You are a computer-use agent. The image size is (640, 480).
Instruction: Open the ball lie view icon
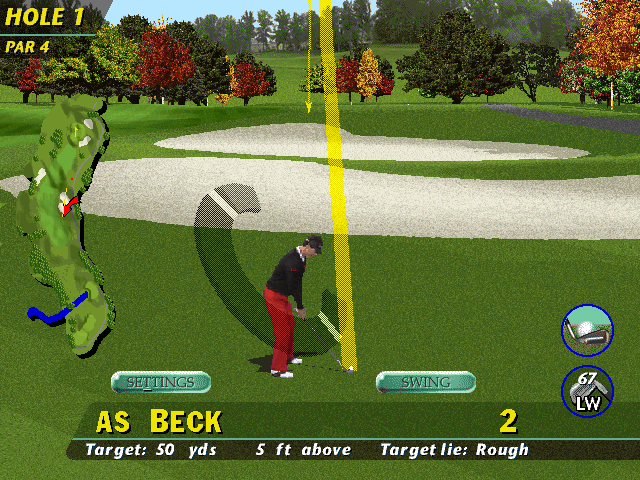pyautogui.click(x=587, y=330)
